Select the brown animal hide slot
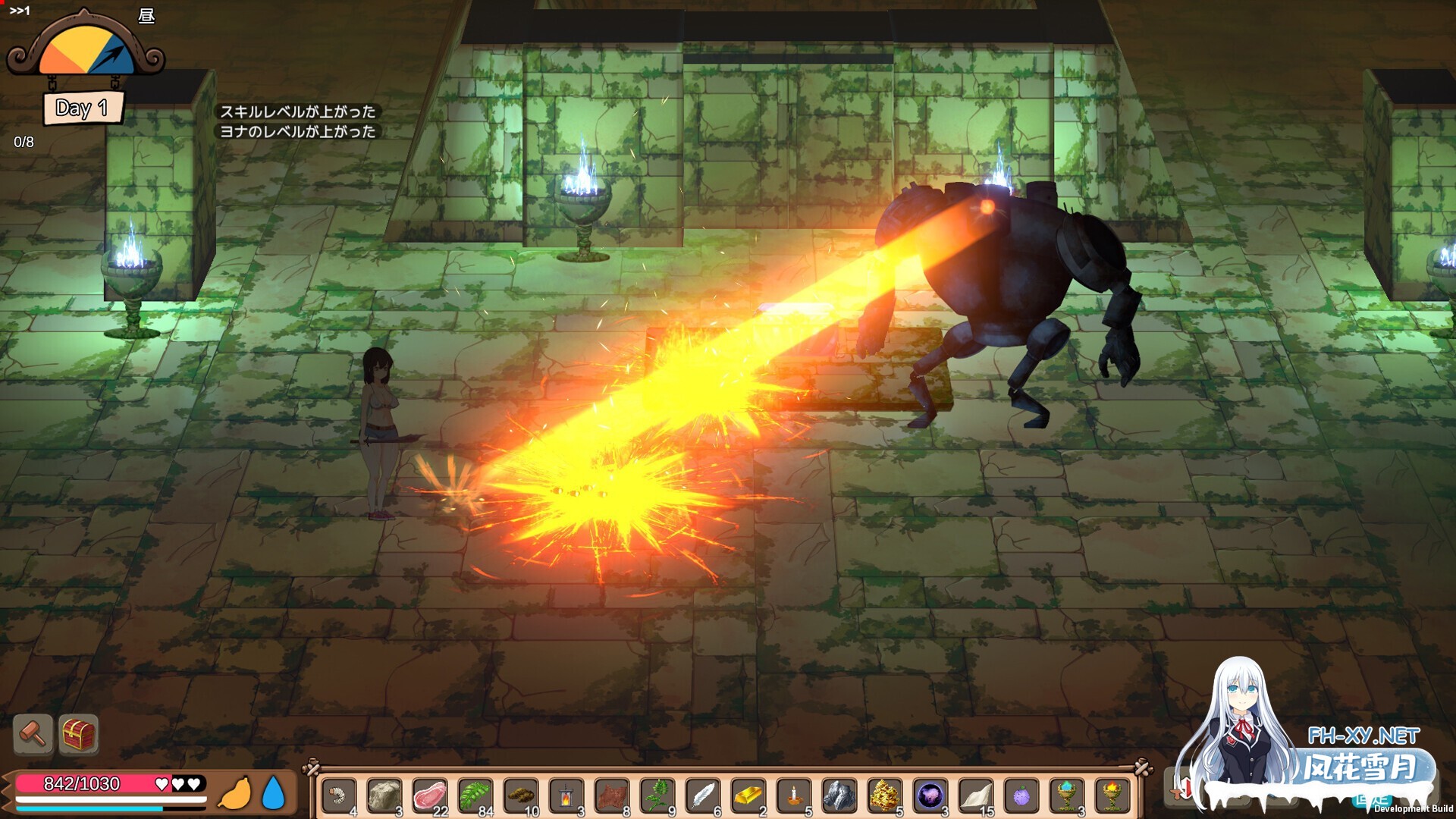Viewport: 1456px width, 819px height. click(611, 796)
